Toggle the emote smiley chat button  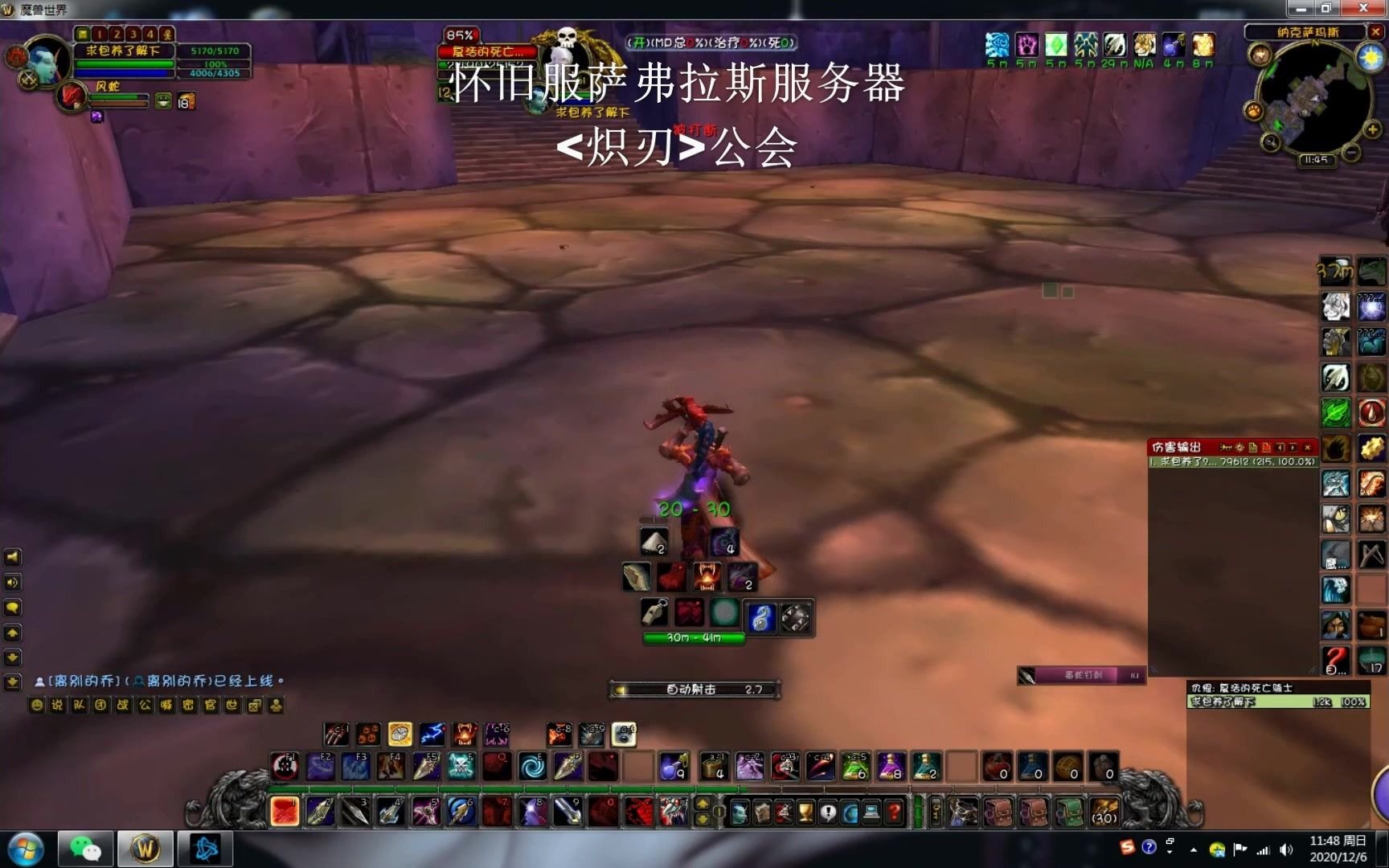point(36,705)
